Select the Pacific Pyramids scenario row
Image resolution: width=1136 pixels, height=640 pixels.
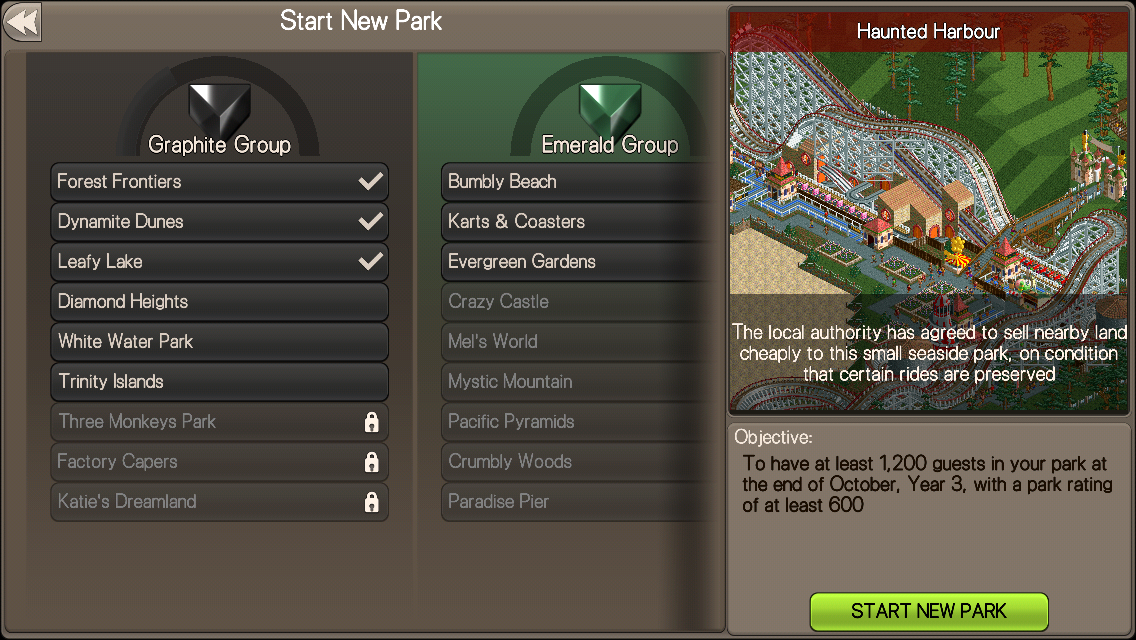580,422
